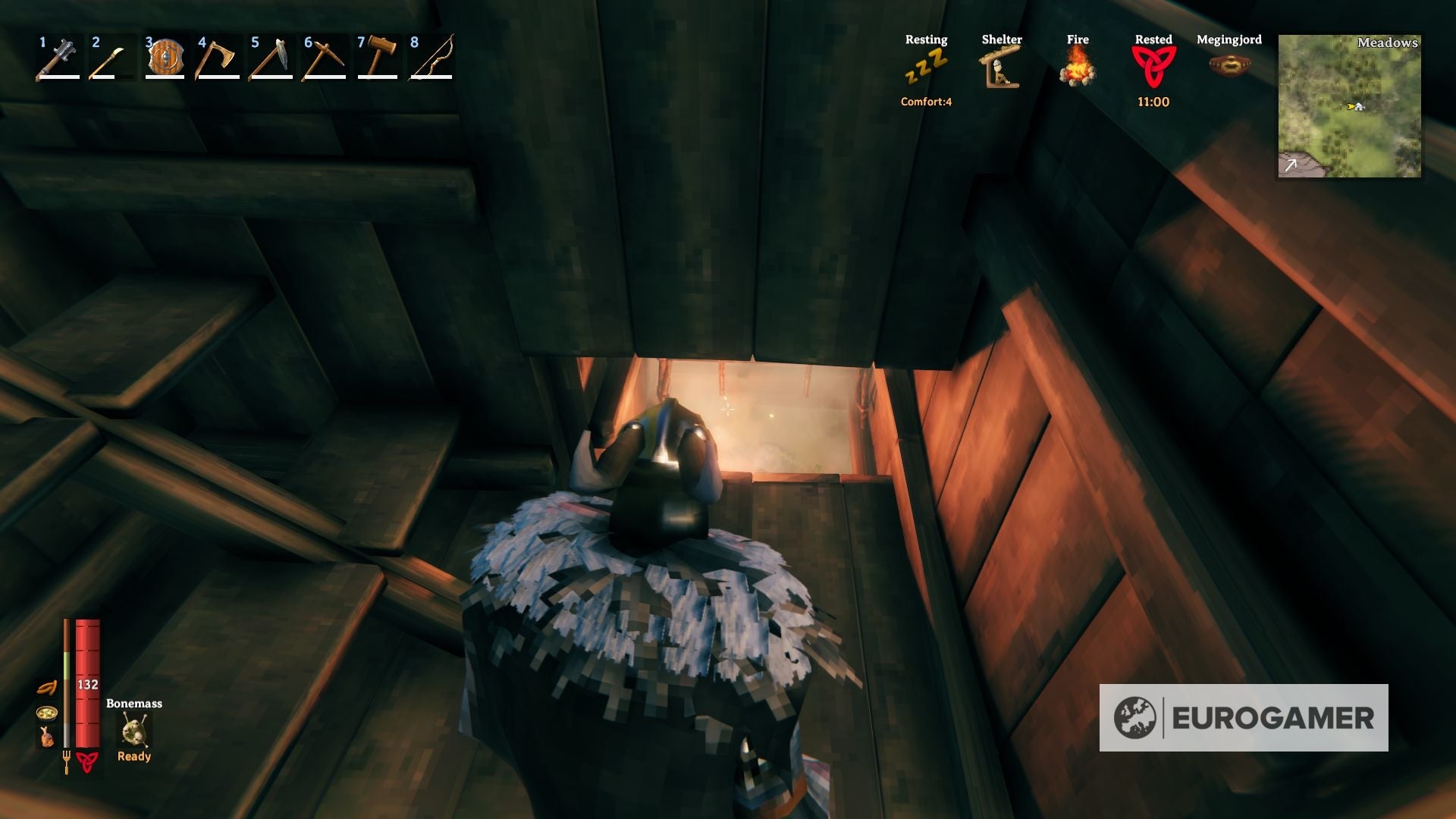Equip the antler pickaxe in slot 5

pyautogui.click(x=271, y=57)
